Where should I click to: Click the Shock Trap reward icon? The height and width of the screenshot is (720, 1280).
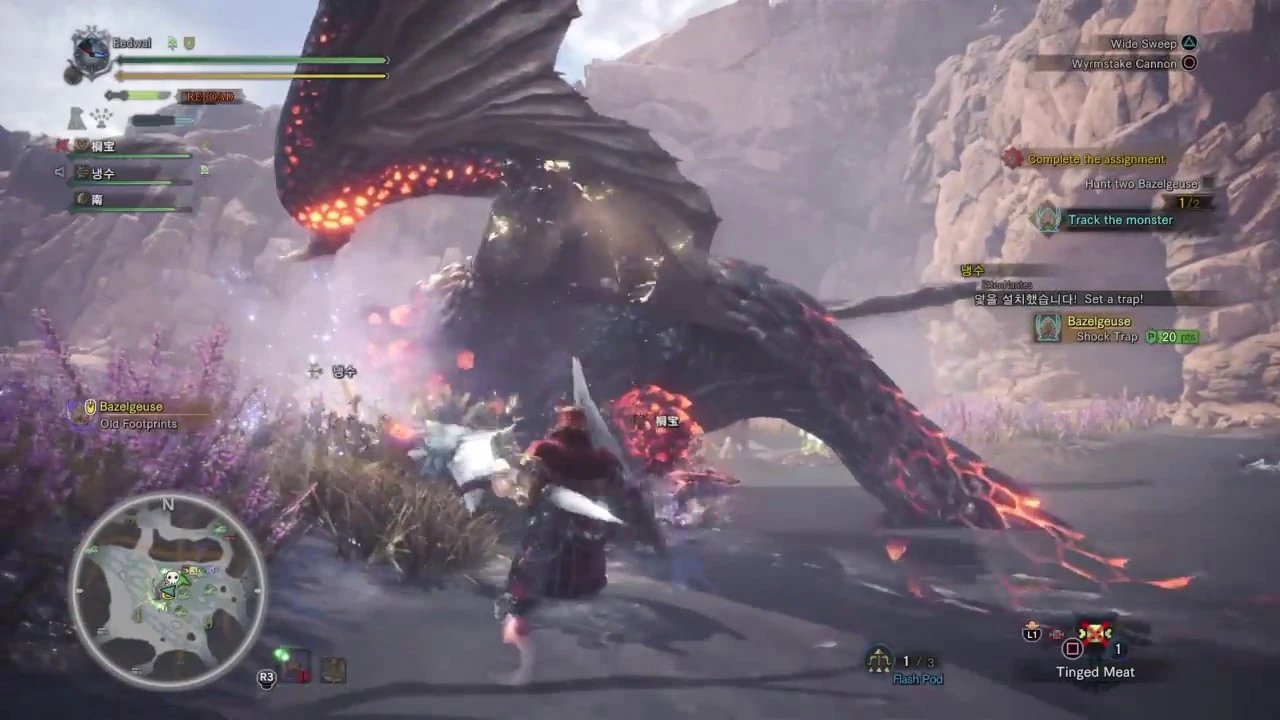click(1047, 329)
